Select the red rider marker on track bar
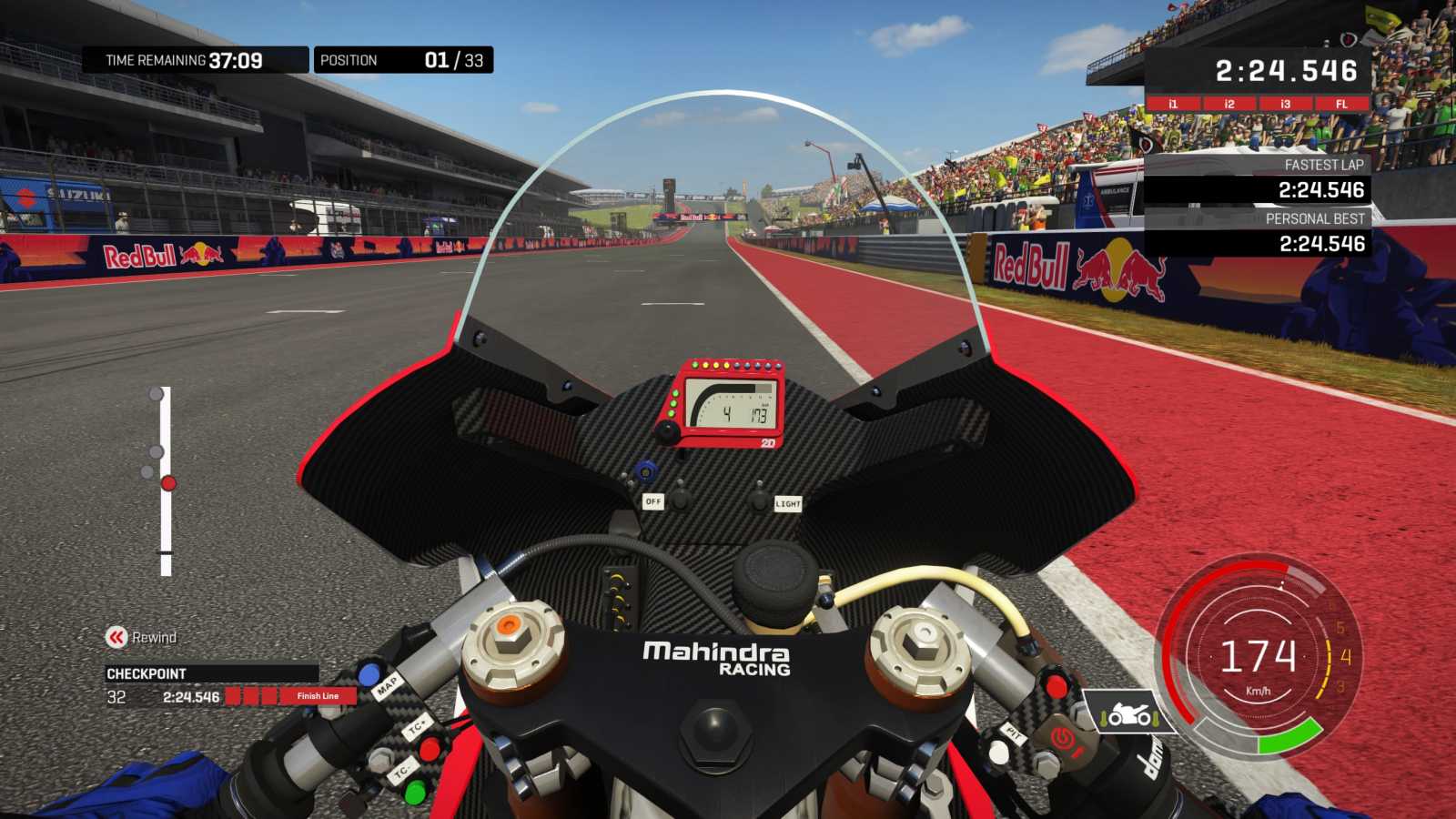Viewport: 1456px width, 819px height. pos(168,483)
